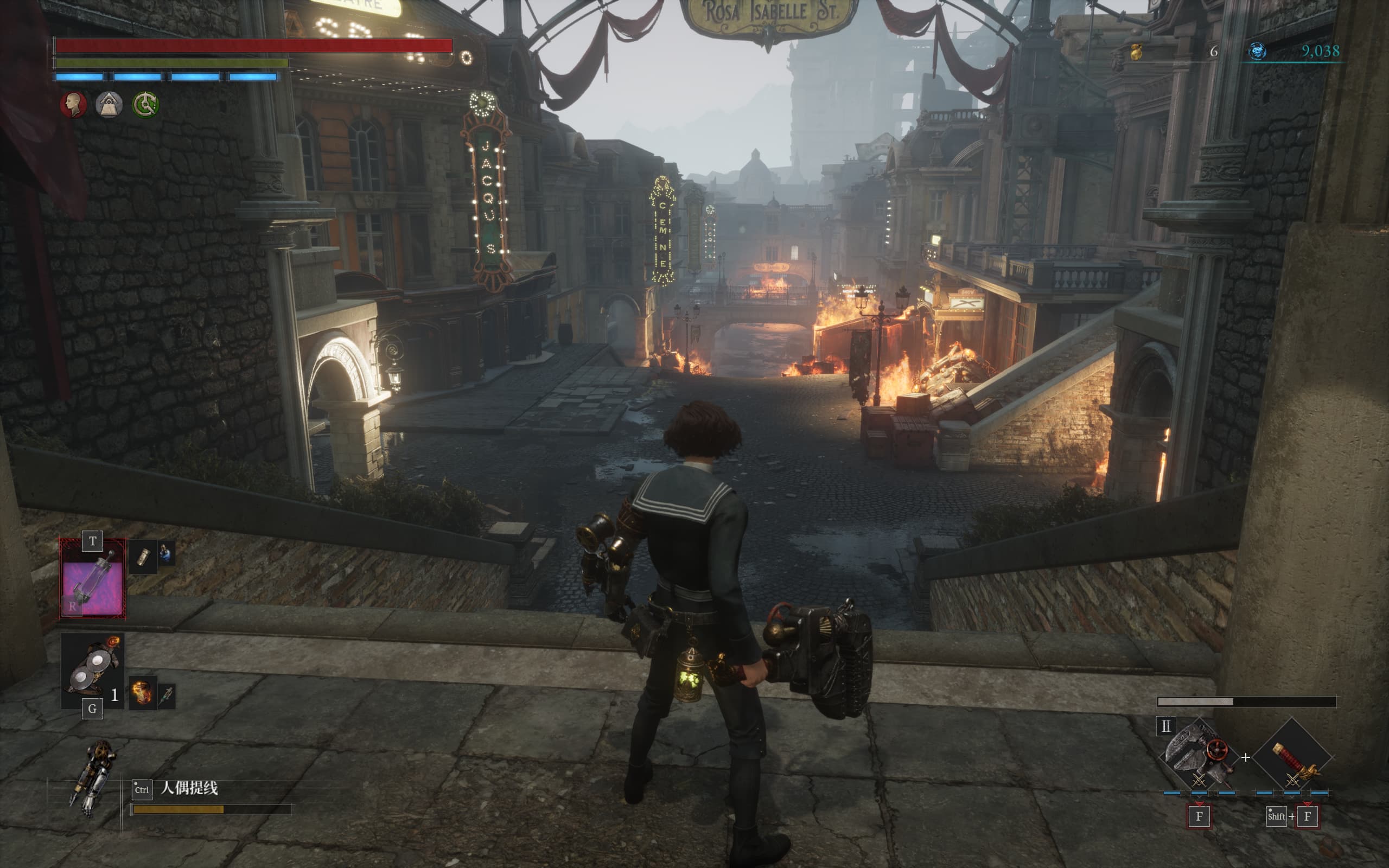
Task: Click the blue Ergo currency icon
Action: (1257, 52)
